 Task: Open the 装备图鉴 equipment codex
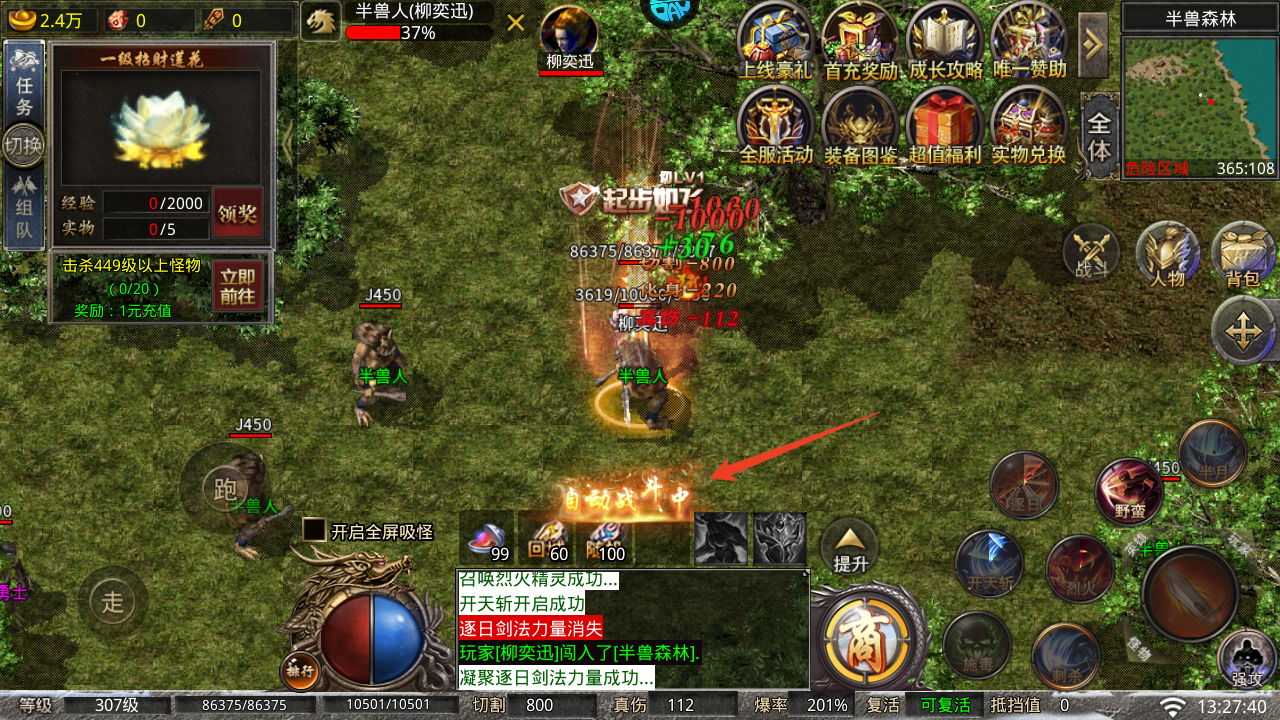click(860, 125)
